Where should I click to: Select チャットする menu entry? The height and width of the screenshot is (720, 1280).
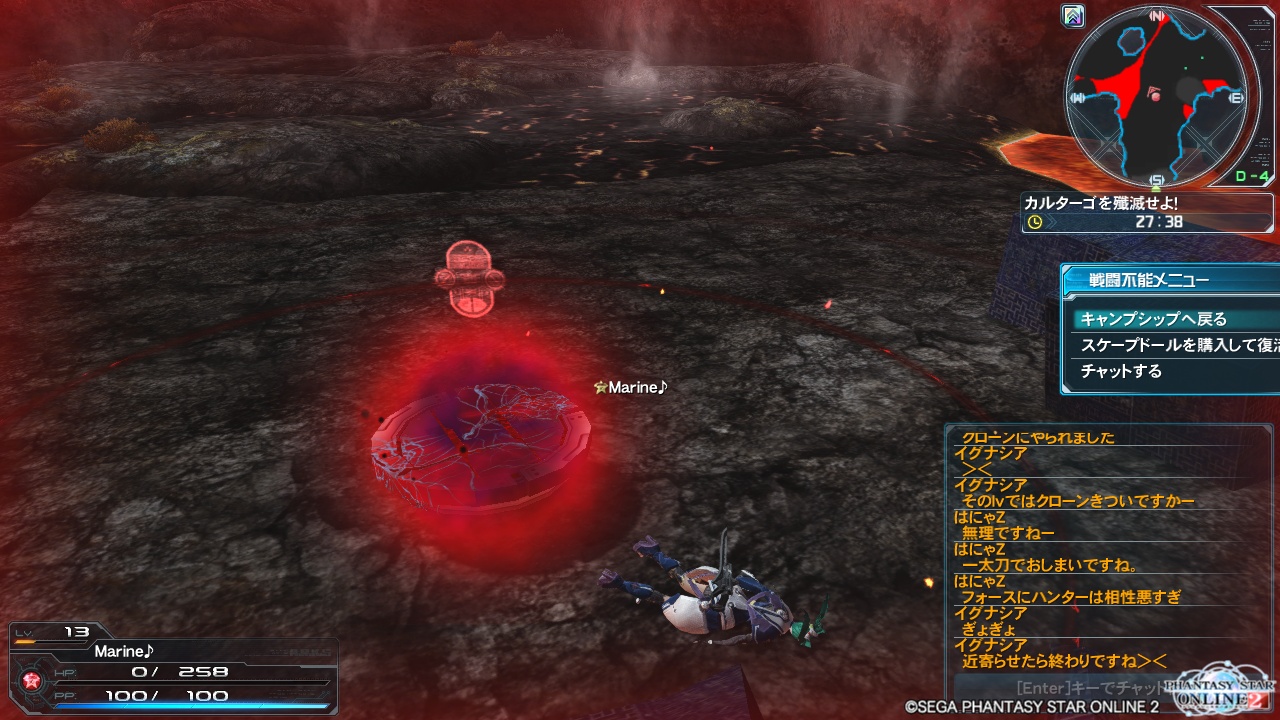coord(1121,371)
